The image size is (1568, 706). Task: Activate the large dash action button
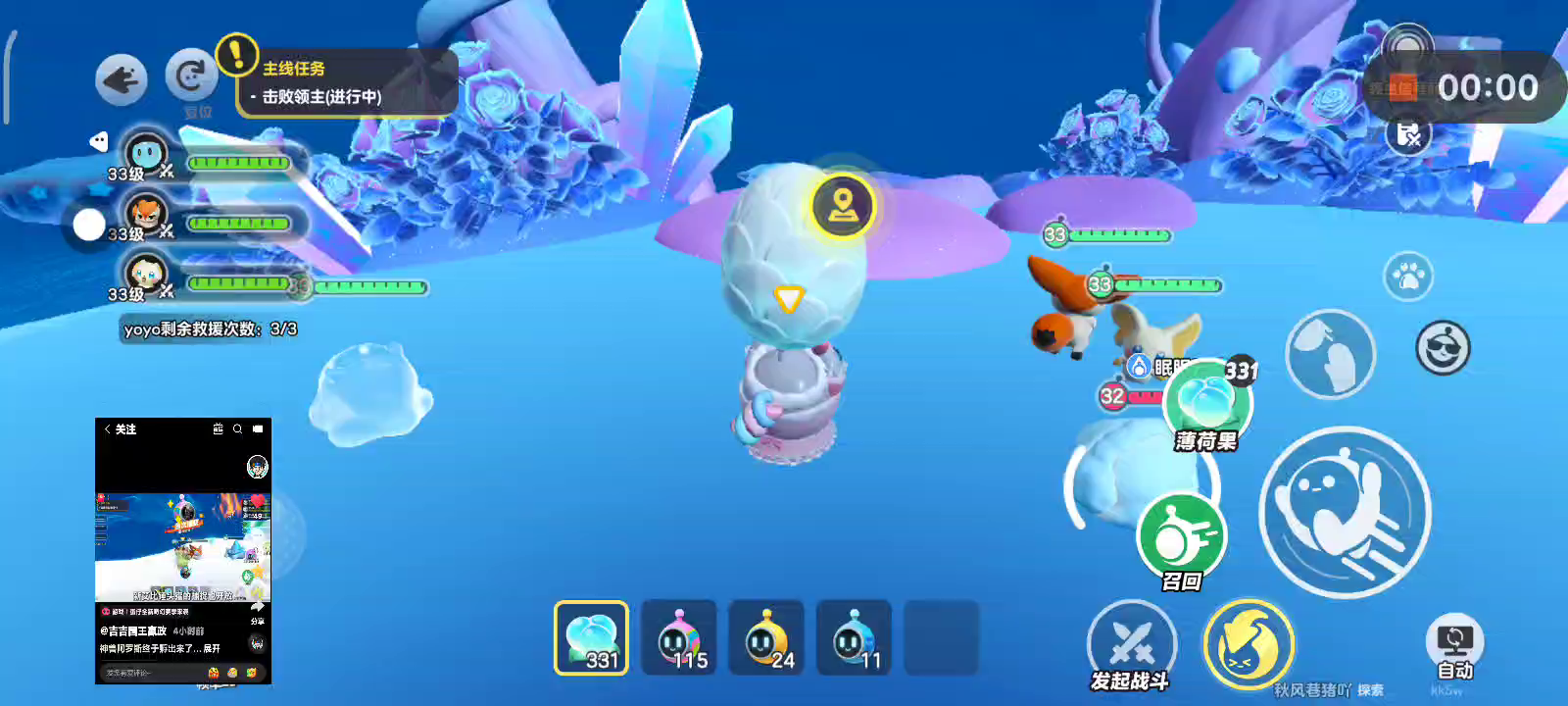click(x=1345, y=512)
